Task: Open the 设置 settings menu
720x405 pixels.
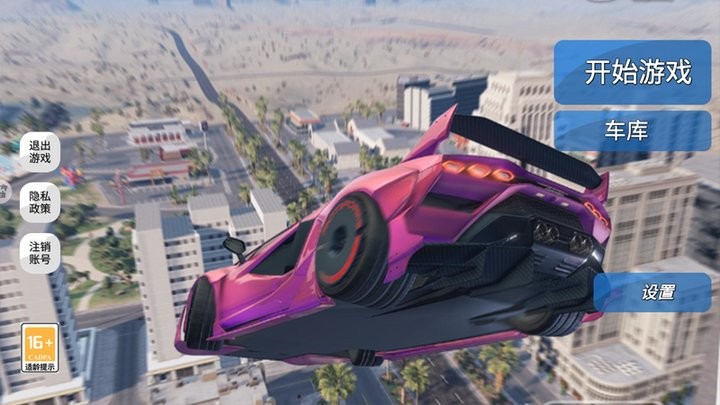Action: point(657,292)
